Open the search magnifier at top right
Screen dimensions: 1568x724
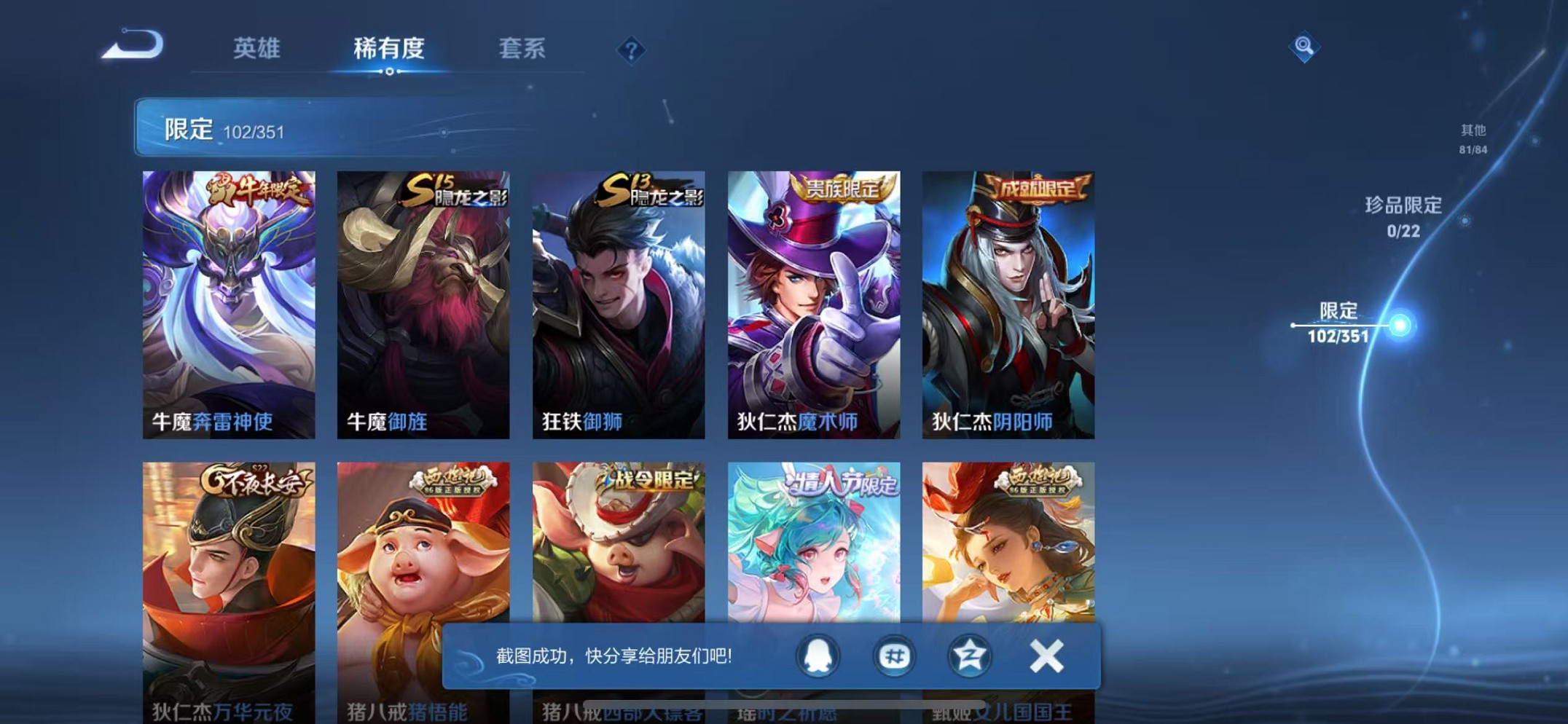1304,46
